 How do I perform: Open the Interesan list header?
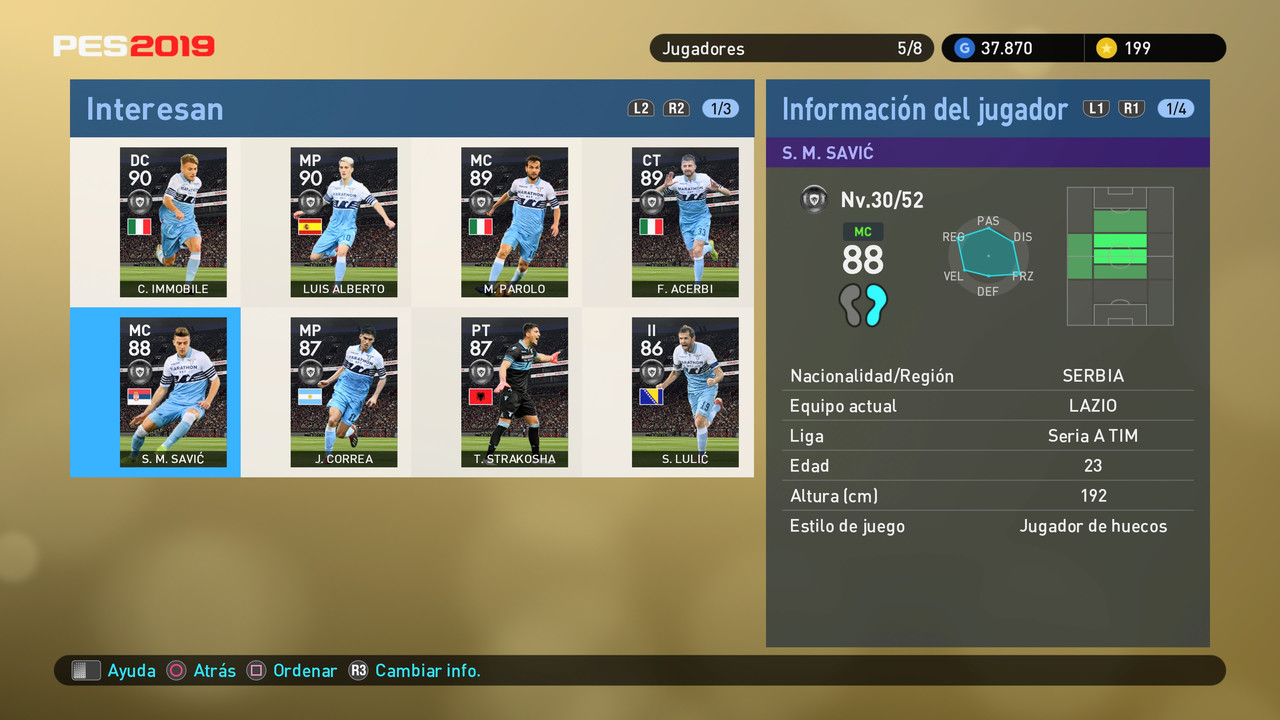(x=154, y=110)
